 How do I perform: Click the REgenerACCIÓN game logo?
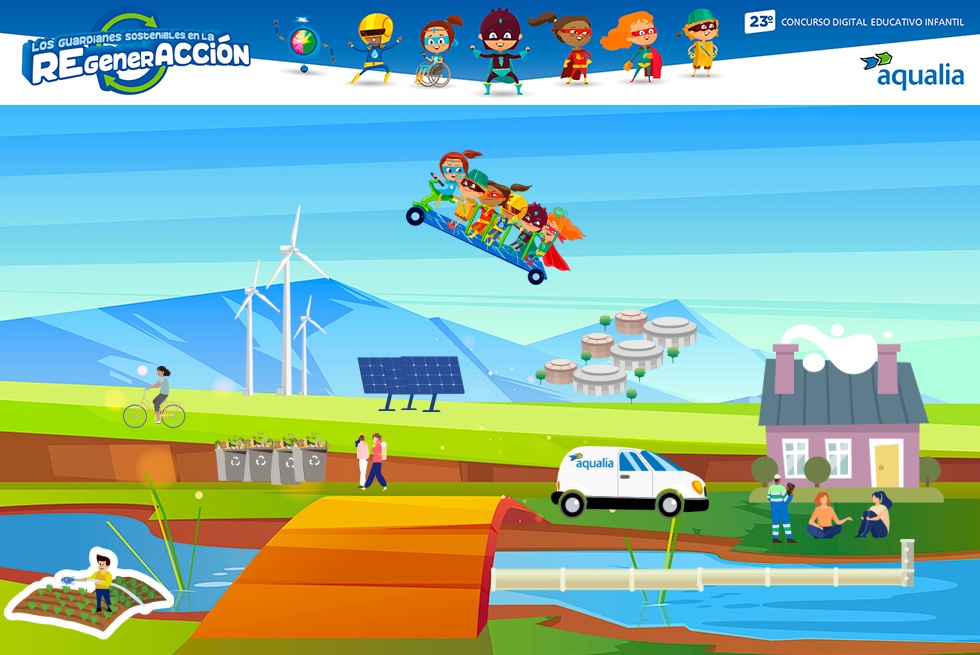pos(137,55)
